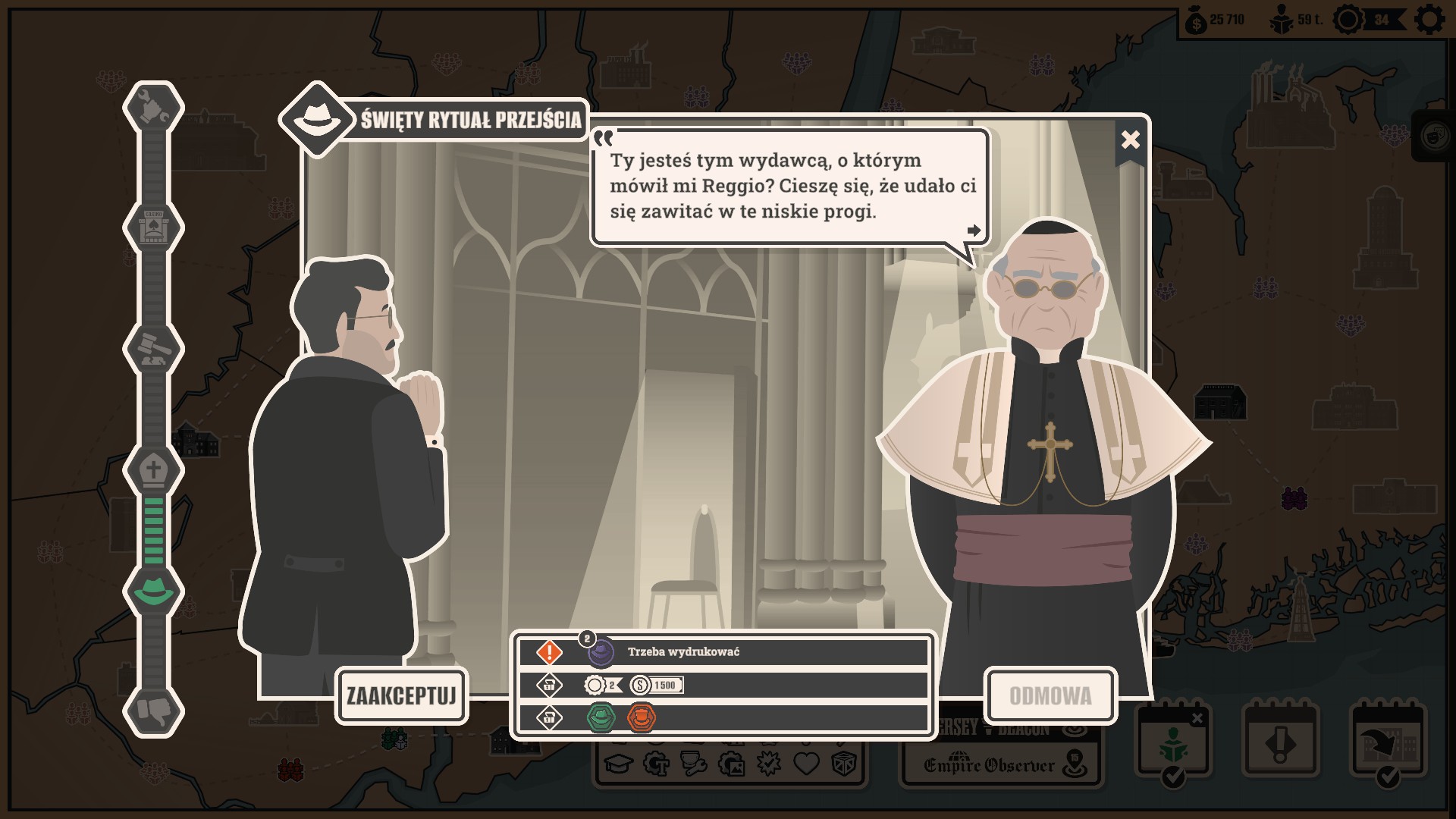
Task: Click the graduation cap toolbar icon
Action: point(618,764)
